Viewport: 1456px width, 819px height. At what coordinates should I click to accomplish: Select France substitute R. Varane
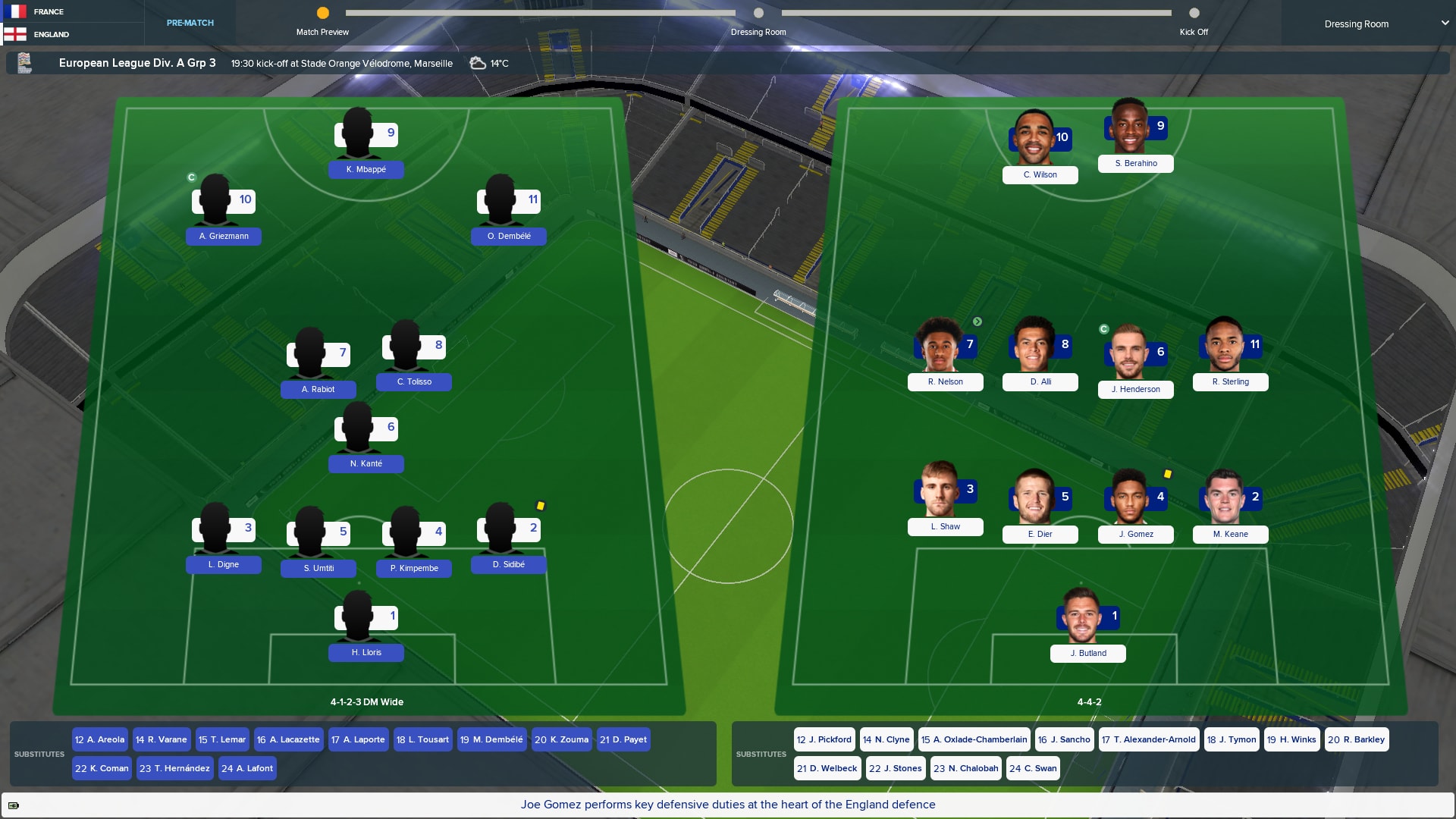pyautogui.click(x=161, y=739)
